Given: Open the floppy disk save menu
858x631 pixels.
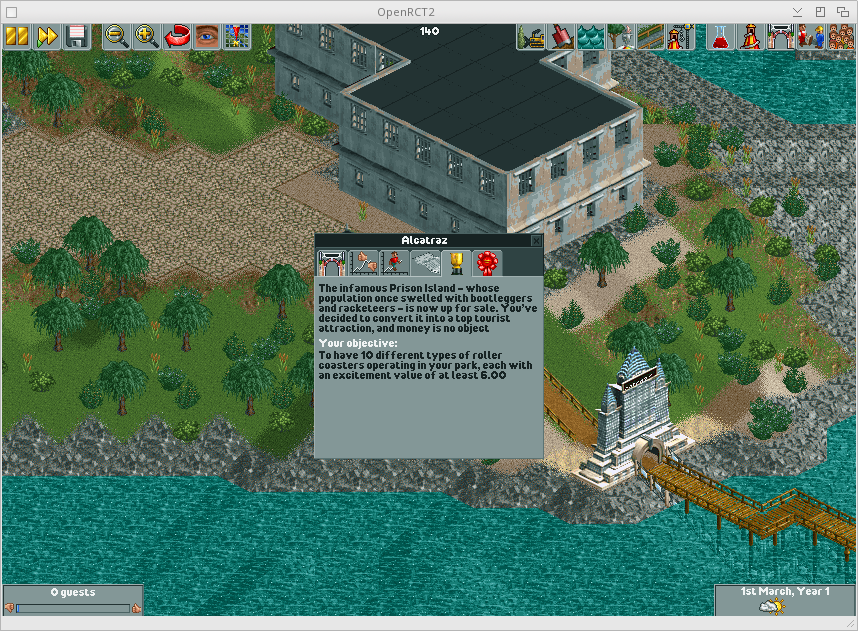Looking at the screenshot, I should tap(76, 37).
